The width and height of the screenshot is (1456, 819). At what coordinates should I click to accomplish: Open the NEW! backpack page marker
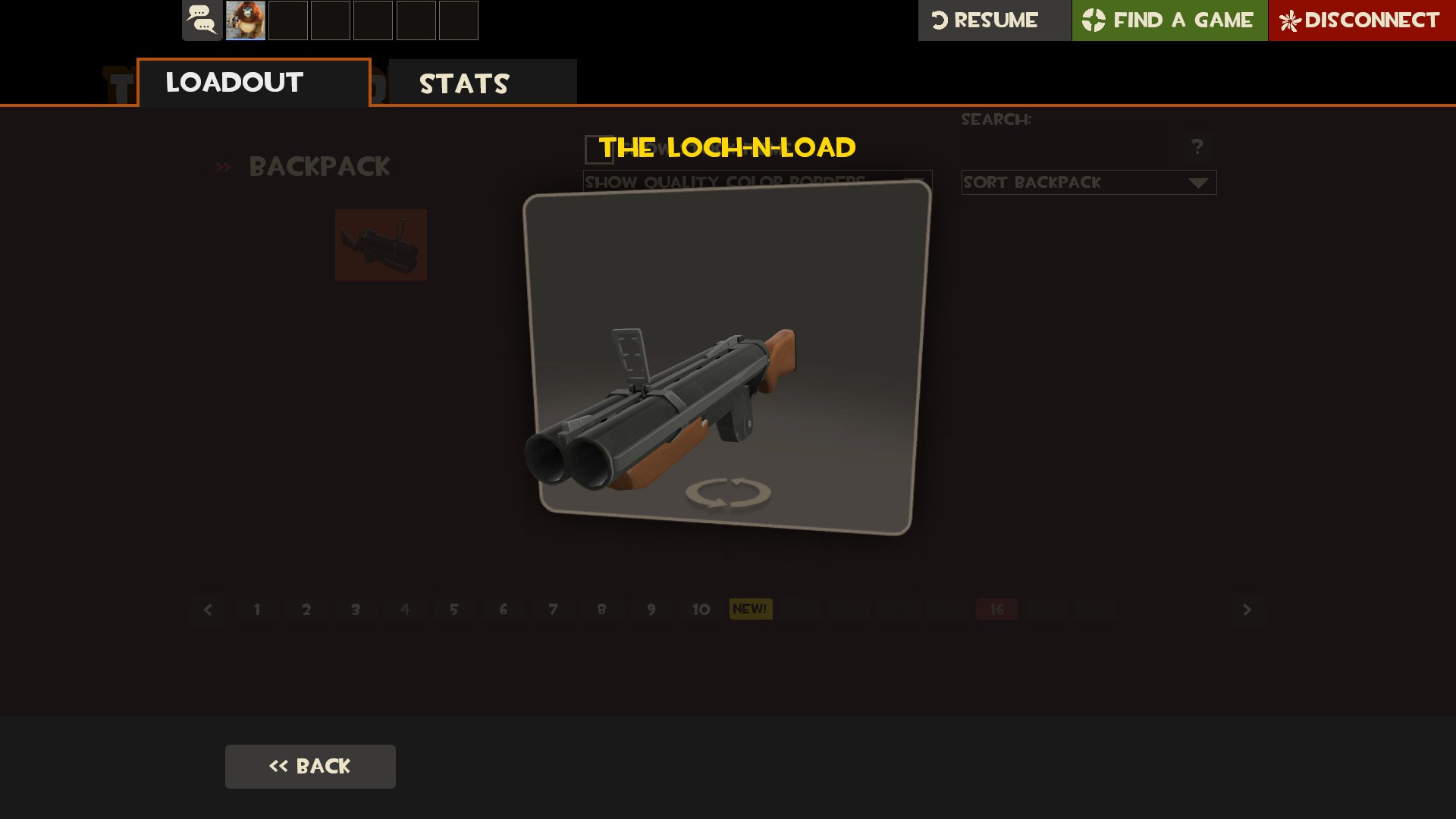(x=750, y=609)
